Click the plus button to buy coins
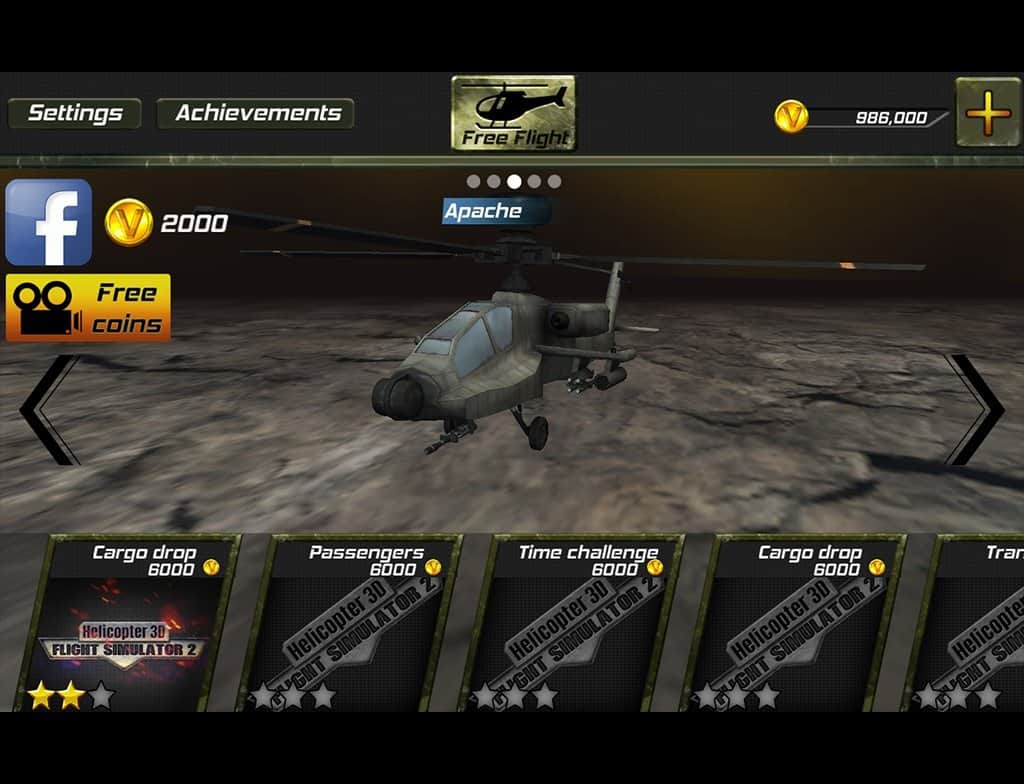The height and width of the screenshot is (784, 1024). coord(988,113)
